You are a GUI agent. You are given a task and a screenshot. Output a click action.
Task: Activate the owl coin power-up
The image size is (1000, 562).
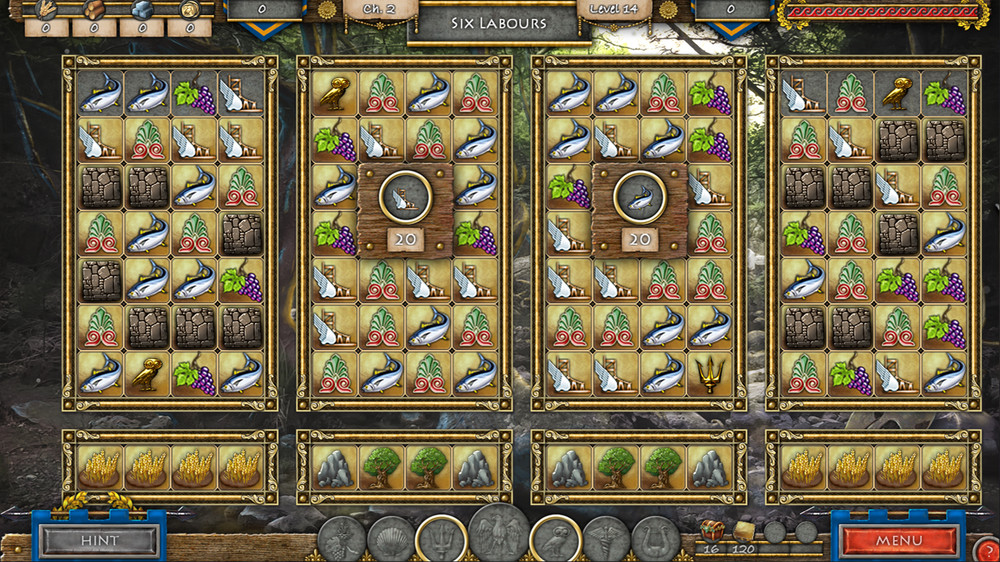(556, 538)
